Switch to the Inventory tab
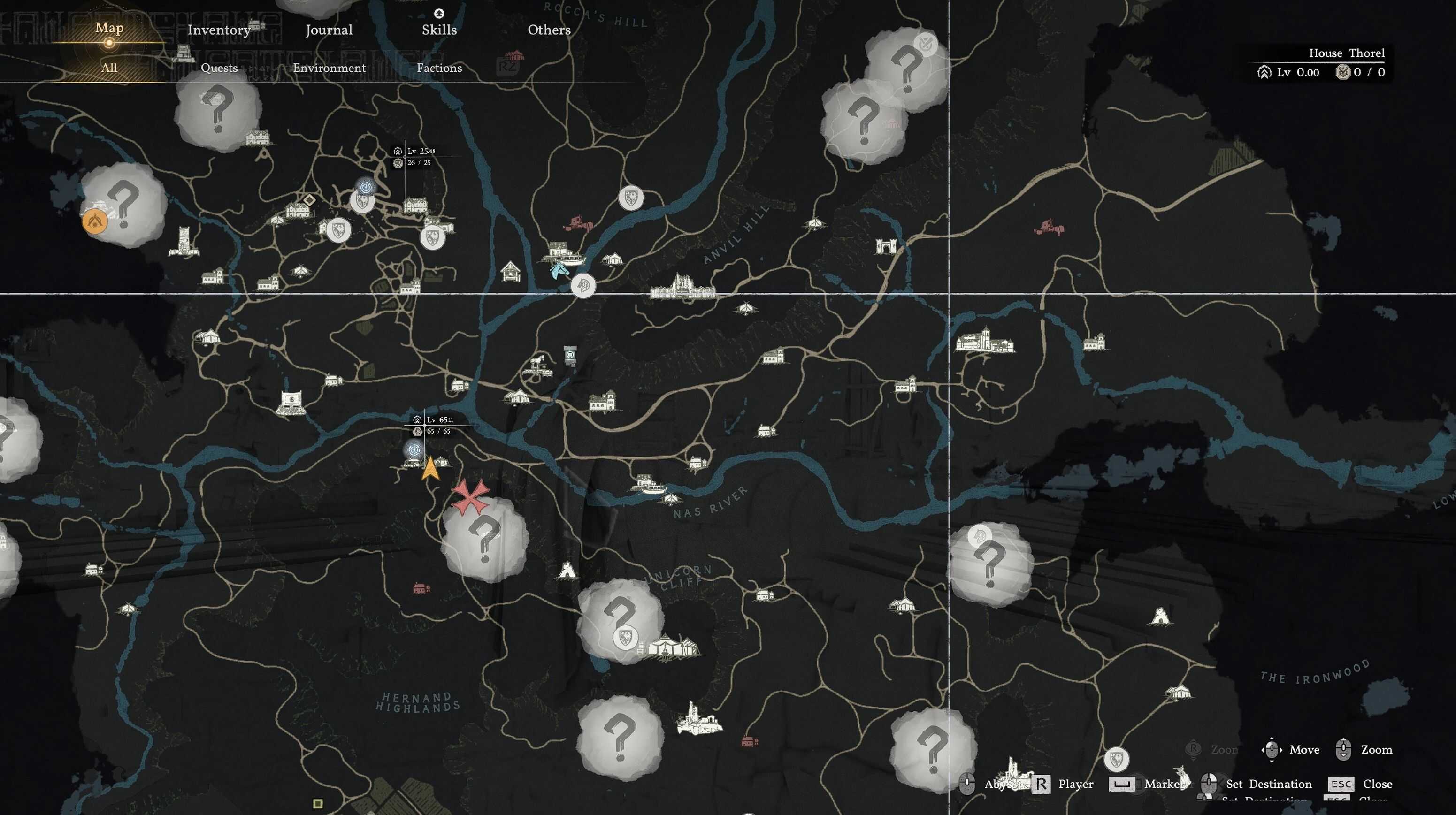 [219, 30]
